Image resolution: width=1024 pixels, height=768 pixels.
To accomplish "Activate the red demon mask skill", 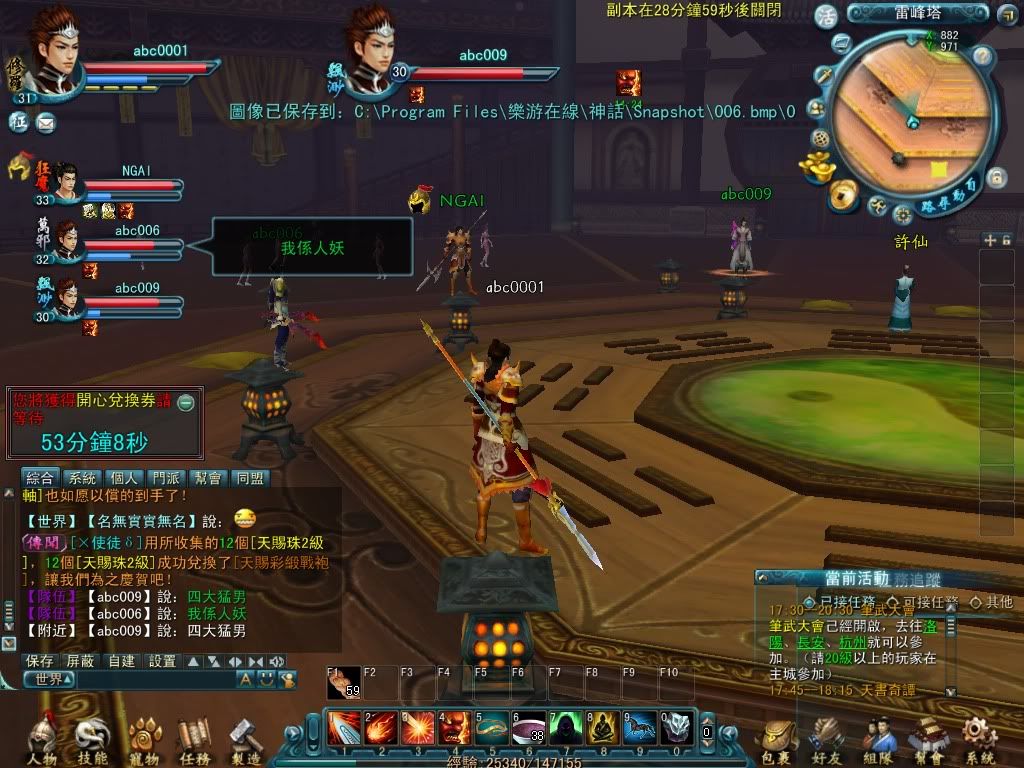I will coord(454,728).
